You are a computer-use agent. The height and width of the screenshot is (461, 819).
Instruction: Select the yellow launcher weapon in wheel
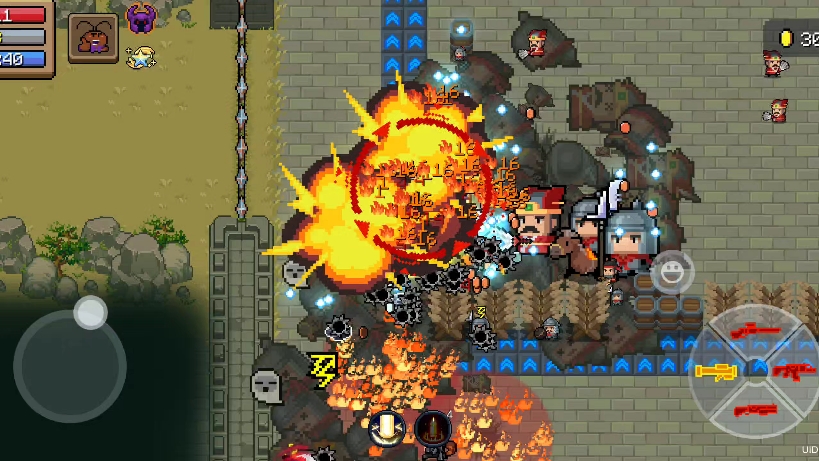716,372
